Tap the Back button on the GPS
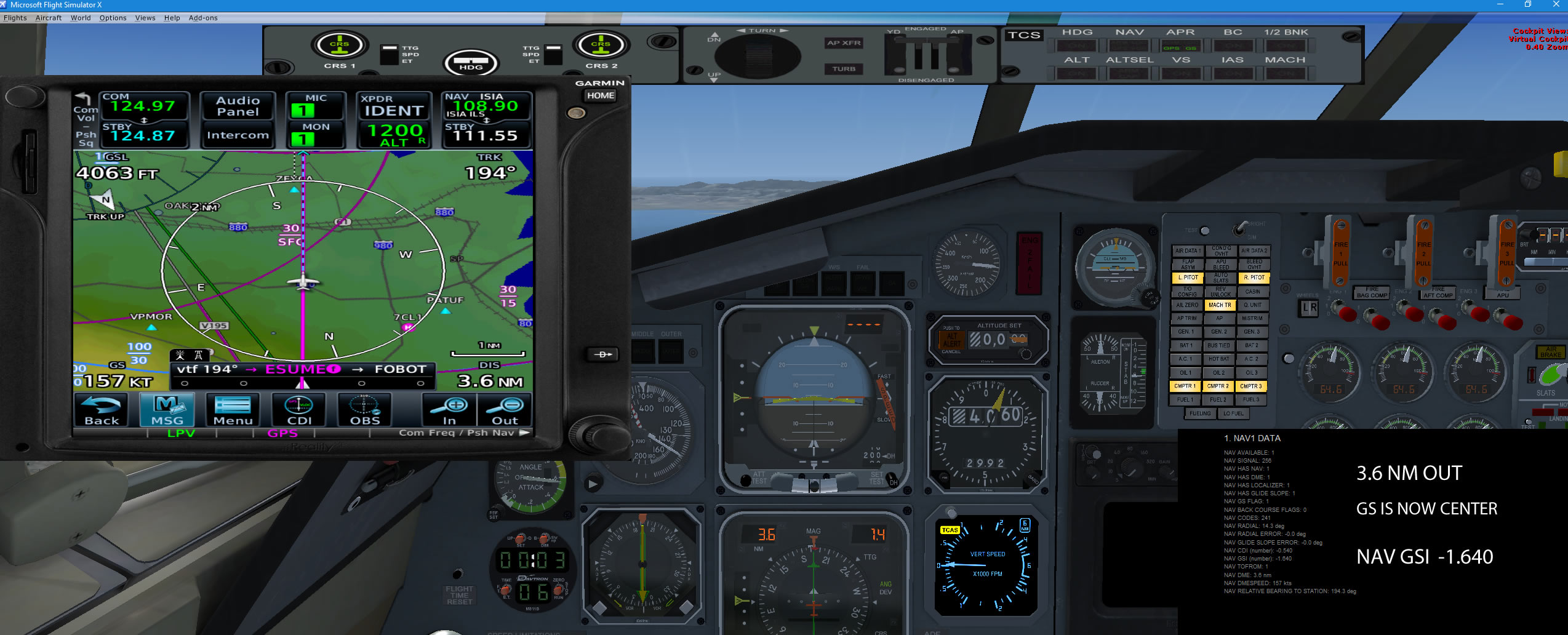Viewport: 1568px width, 635px height. pos(102,410)
